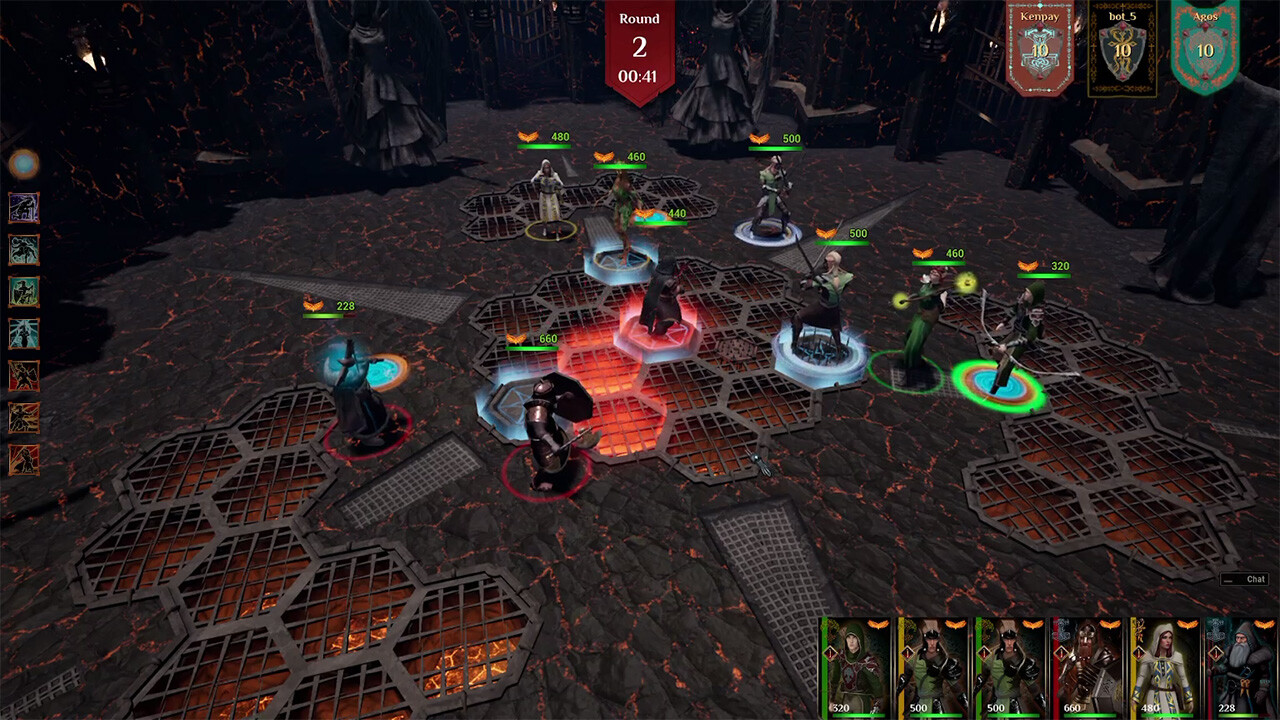Click the orange wing emblem on the first unit card
1280x720 pixels.
878,625
